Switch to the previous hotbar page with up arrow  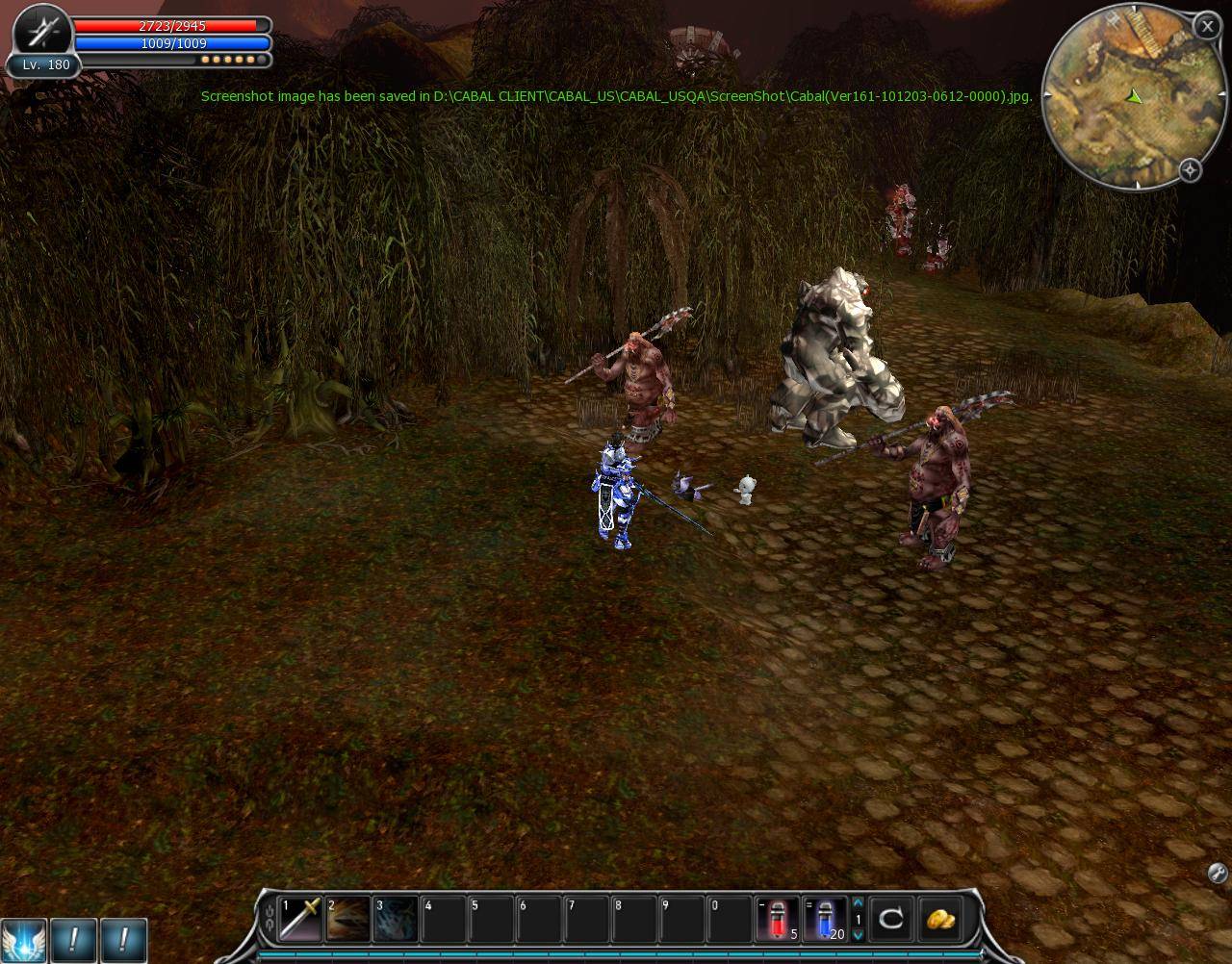coord(858,903)
